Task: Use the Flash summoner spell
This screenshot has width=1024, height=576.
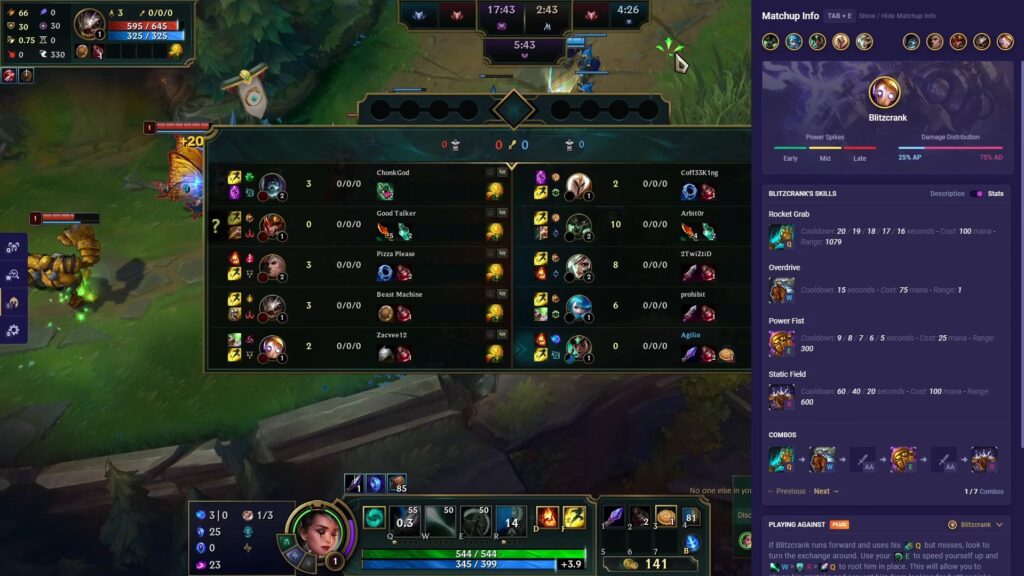Action: point(574,518)
